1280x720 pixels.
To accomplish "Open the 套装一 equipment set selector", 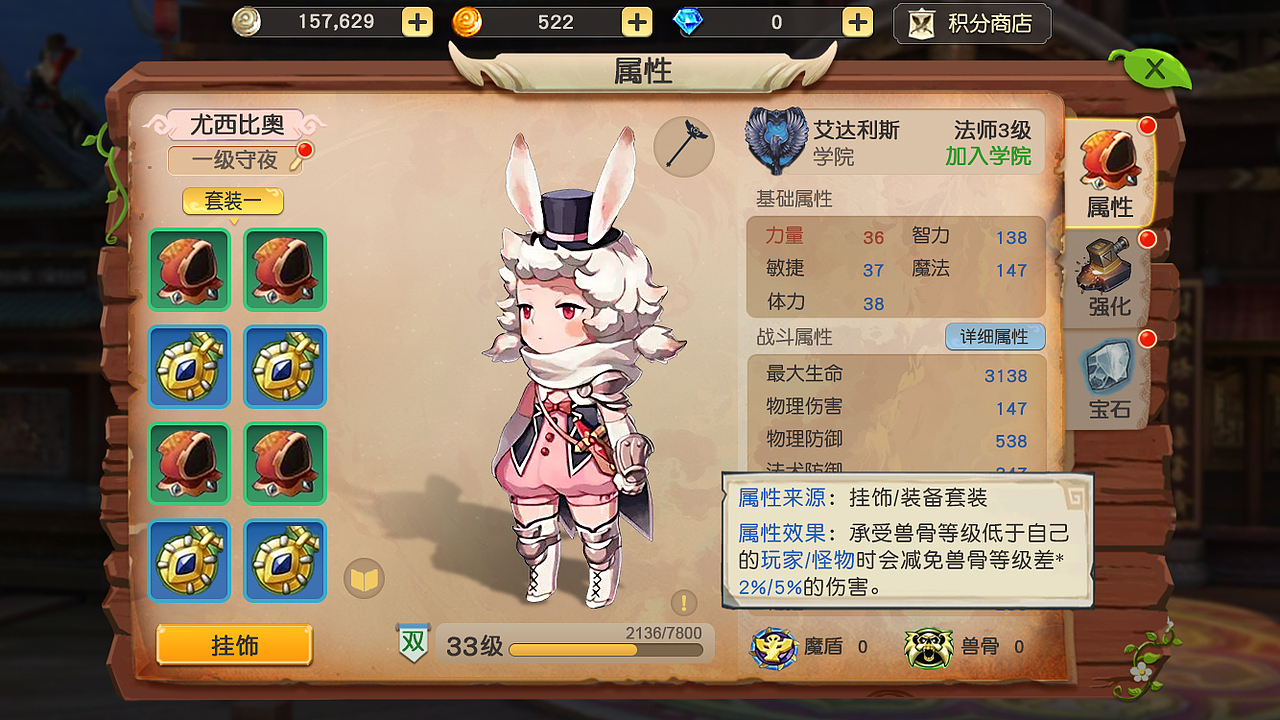I will 232,201.
